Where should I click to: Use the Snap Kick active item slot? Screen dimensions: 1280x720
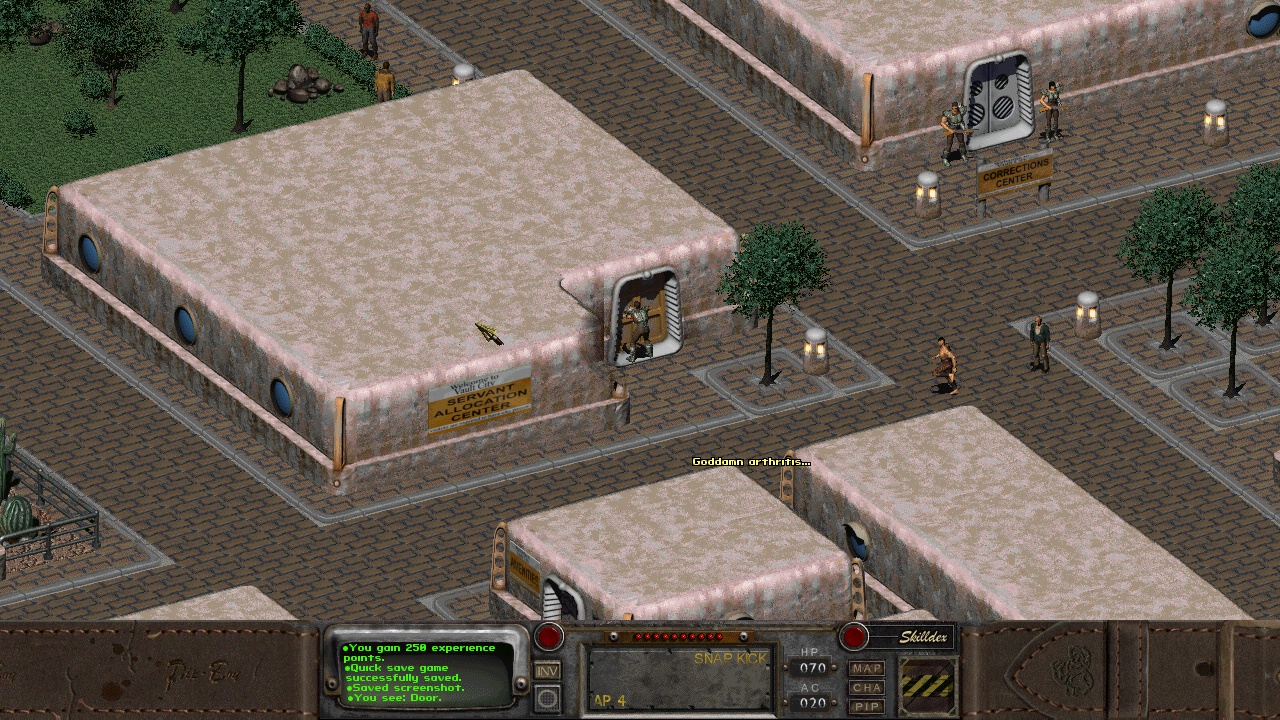point(679,679)
